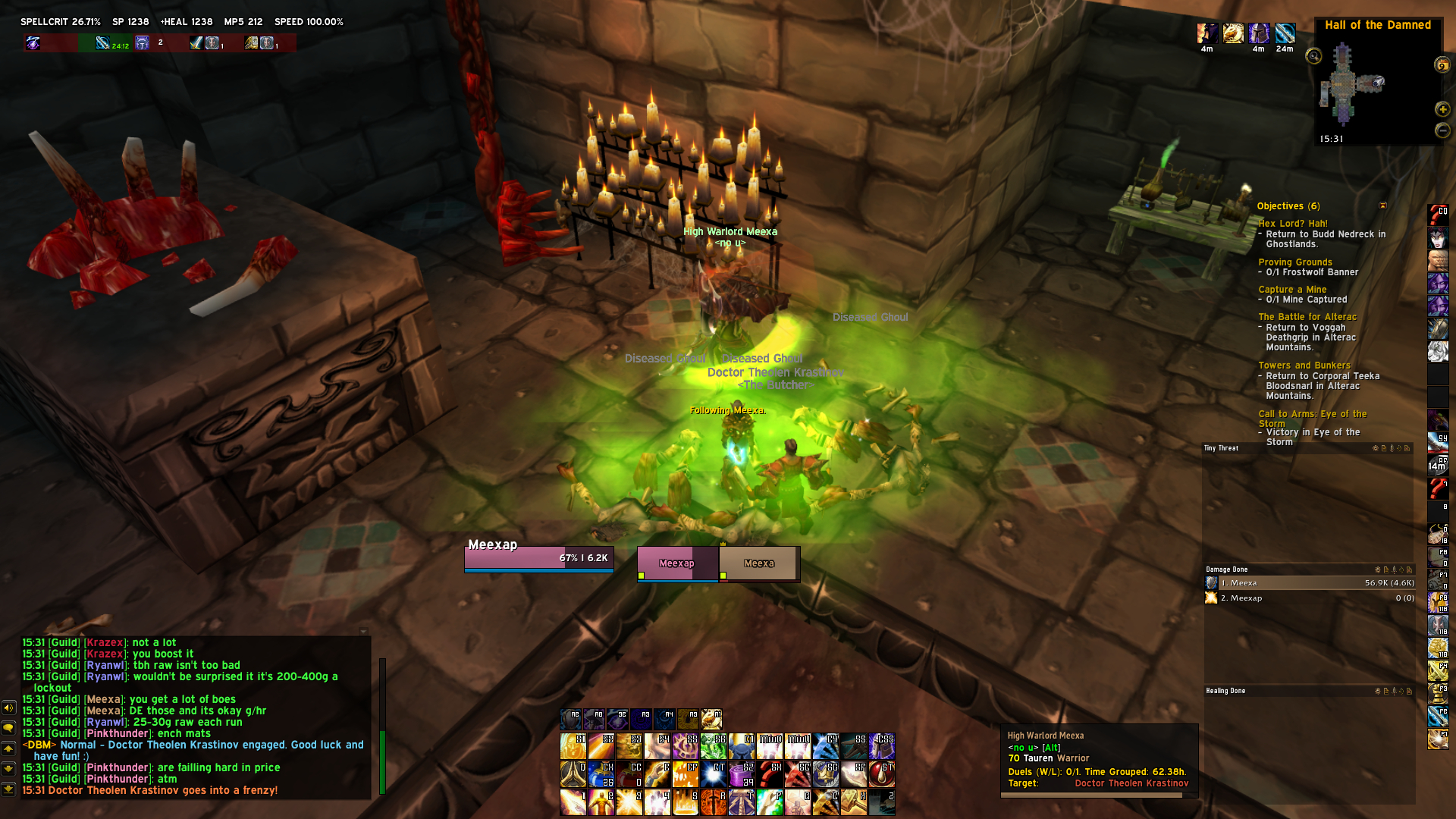Select the Meexap party frame
Viewport: 1456px width, 819px height.
pos(677,563)
